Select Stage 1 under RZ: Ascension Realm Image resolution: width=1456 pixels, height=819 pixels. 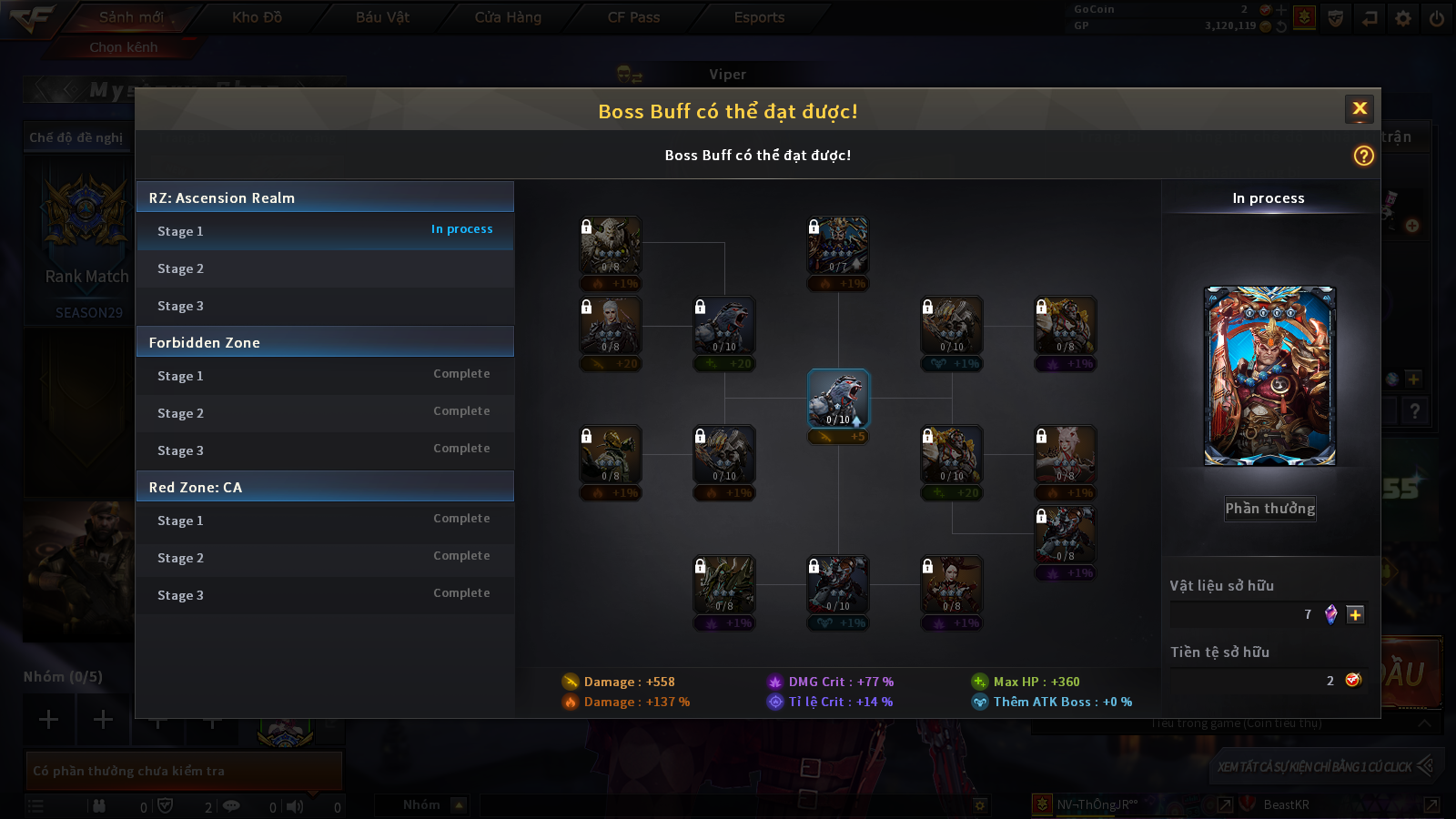(x=325, y=231)
